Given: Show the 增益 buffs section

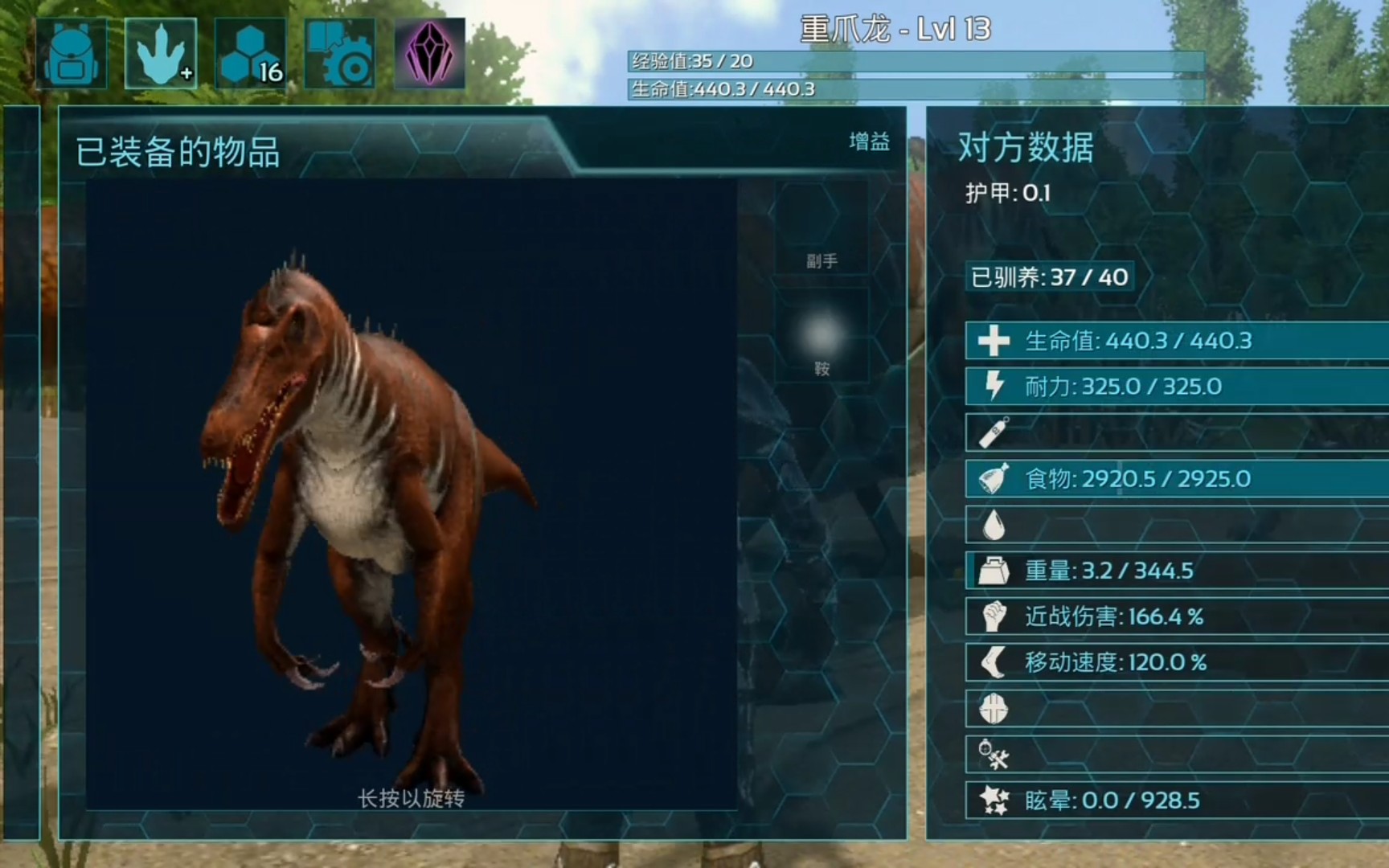Looking at the screenshot, I should click(x=869, y=142).
